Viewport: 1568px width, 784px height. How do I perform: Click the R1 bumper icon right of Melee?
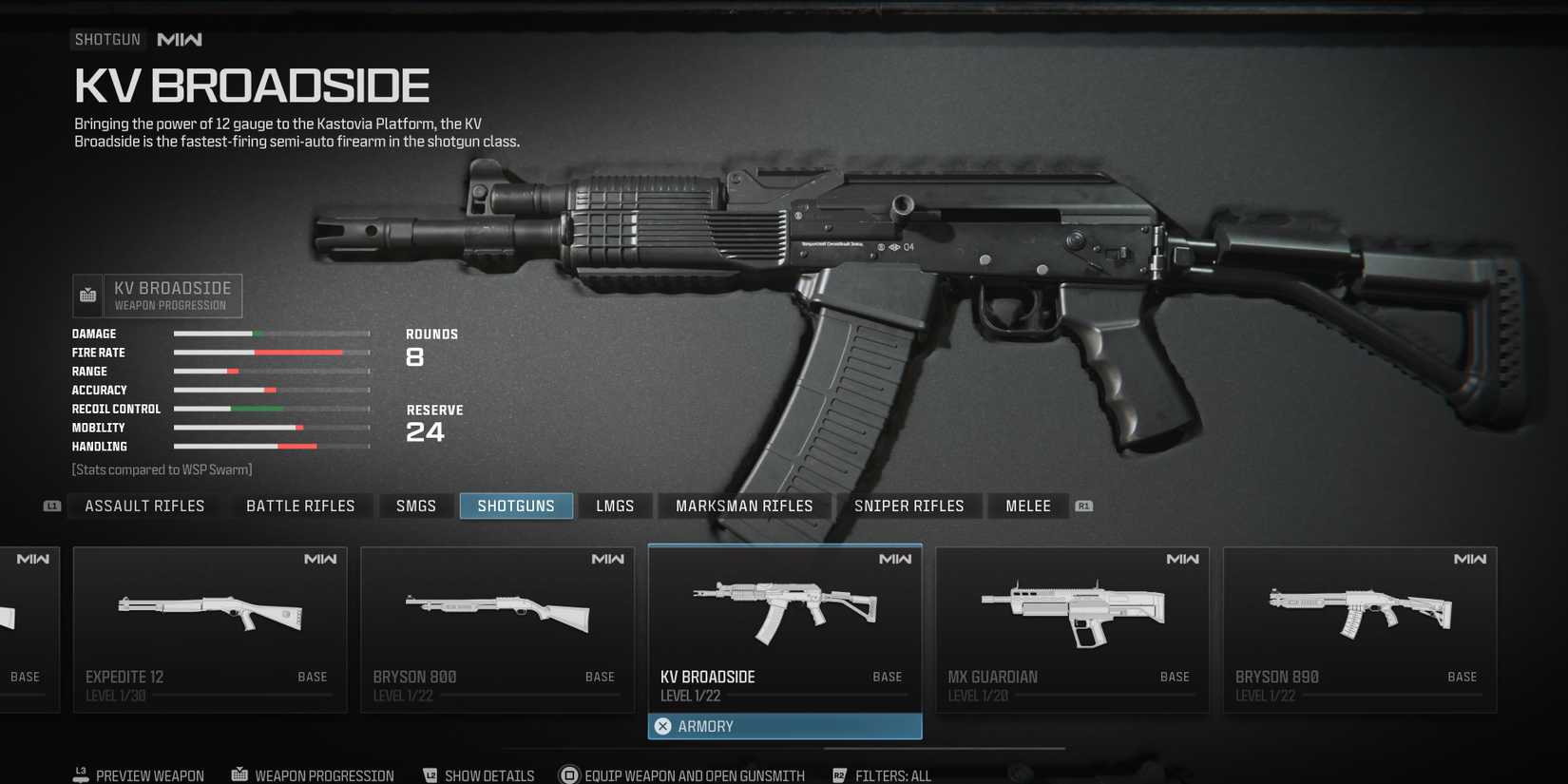(x=1084, y=506)
